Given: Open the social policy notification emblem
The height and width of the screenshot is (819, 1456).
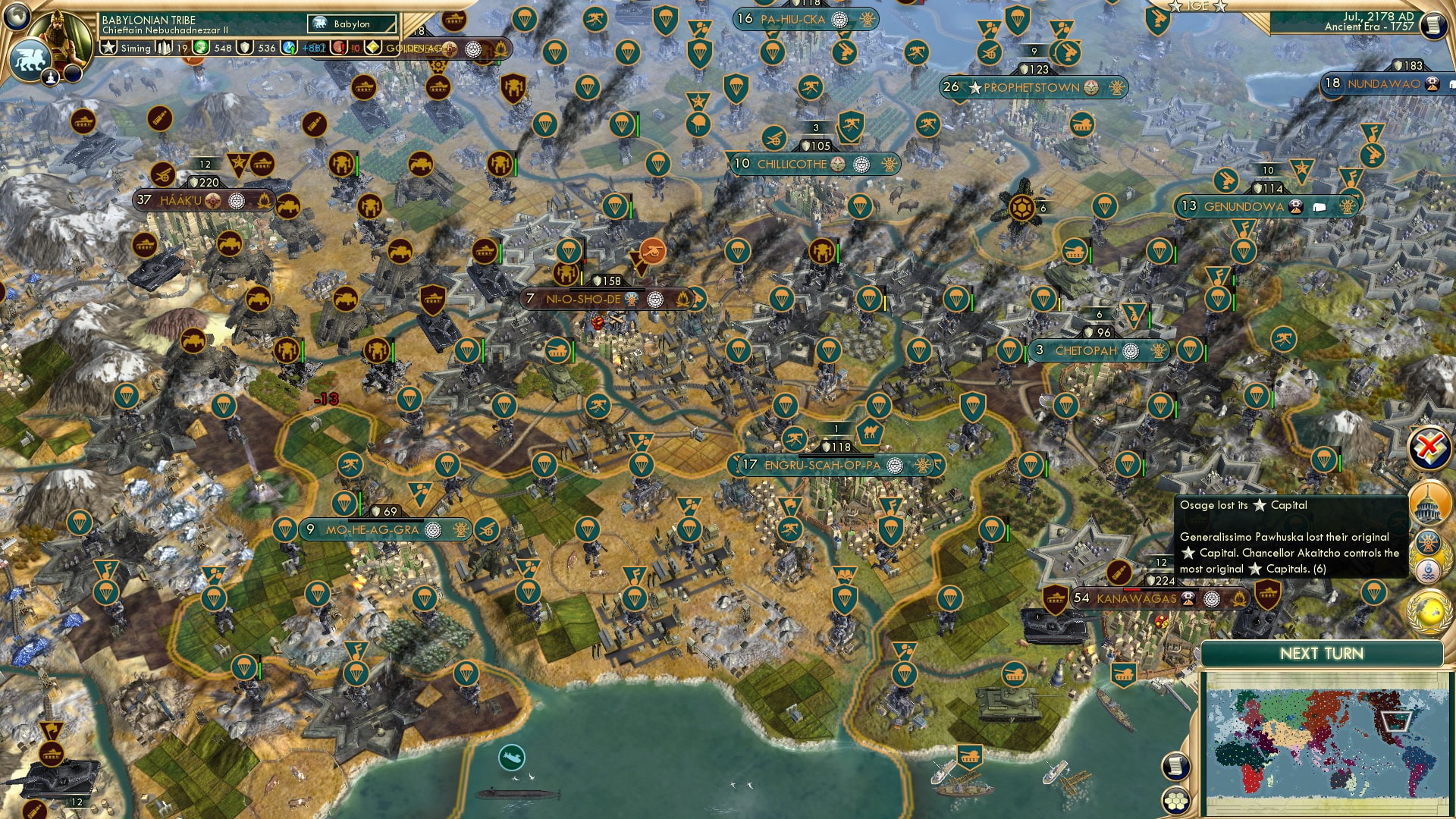Looking at the screenshot, I should pos(1429,540).
